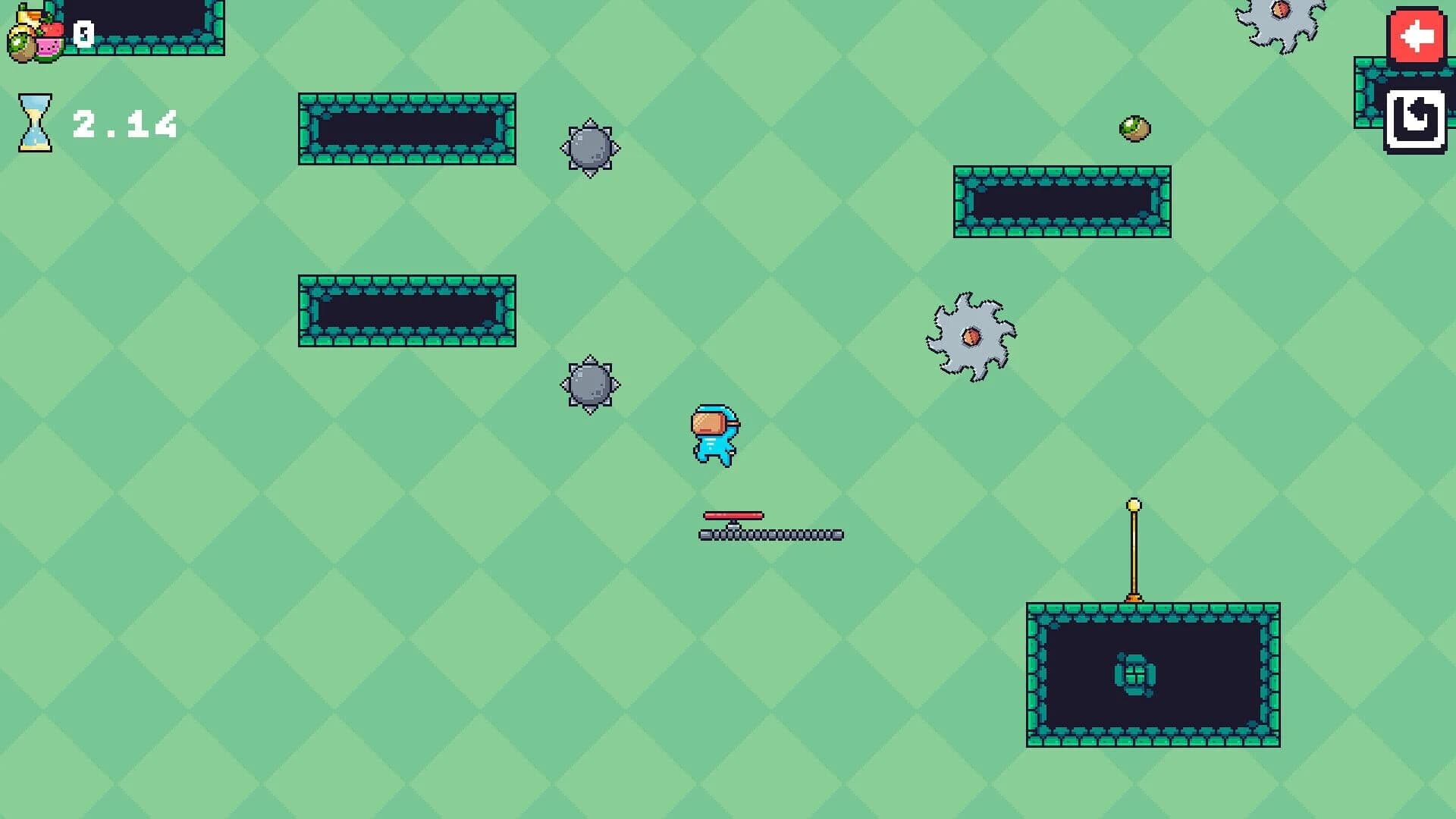Click the kiwi fruit collectible near top right
The width and height of the screenshot is (1456, 819).
1133,128
